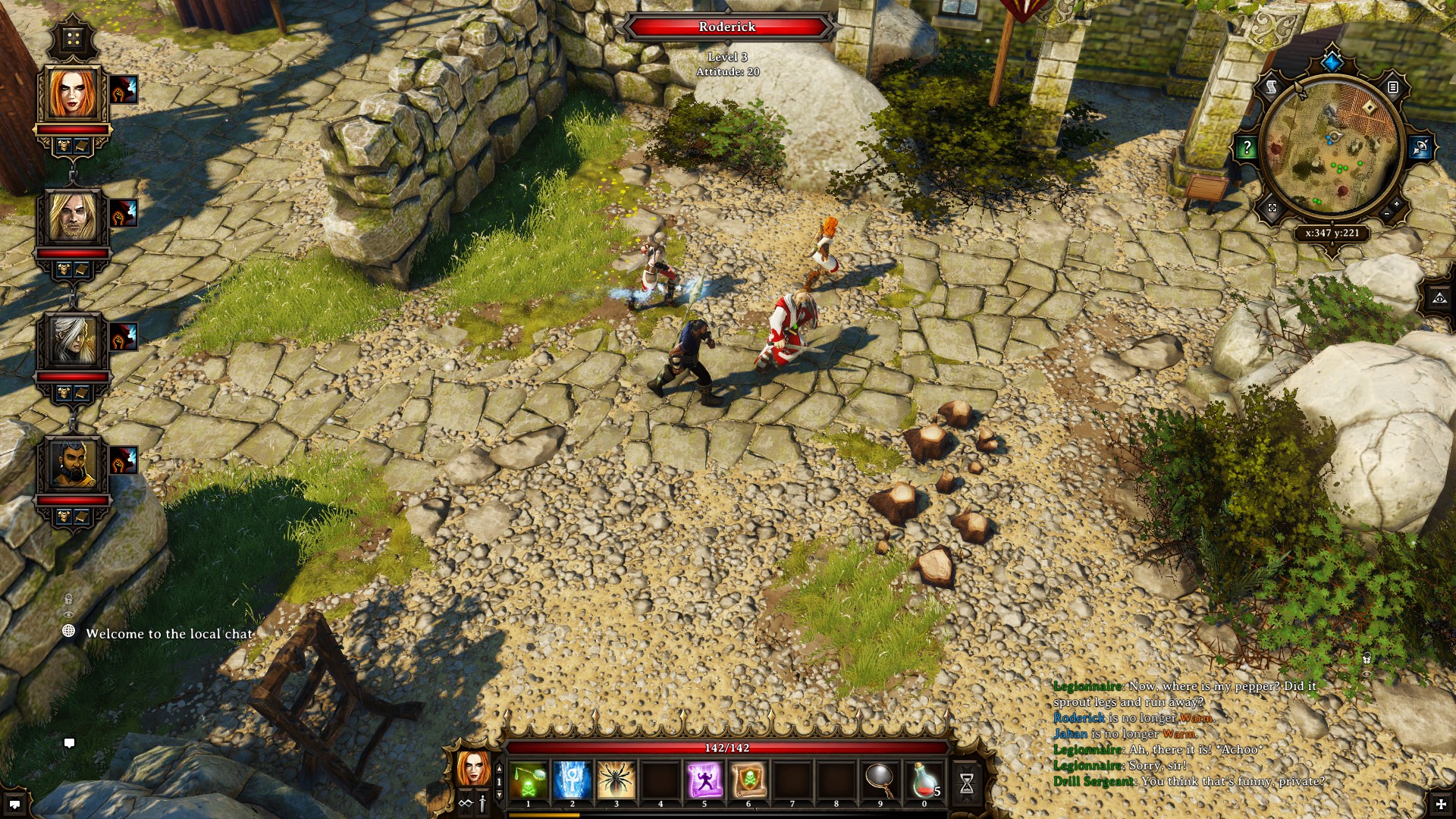Zoom out the minimap with the minus button
Viewport: 1456px width, 819px height.
(1386, 215)
